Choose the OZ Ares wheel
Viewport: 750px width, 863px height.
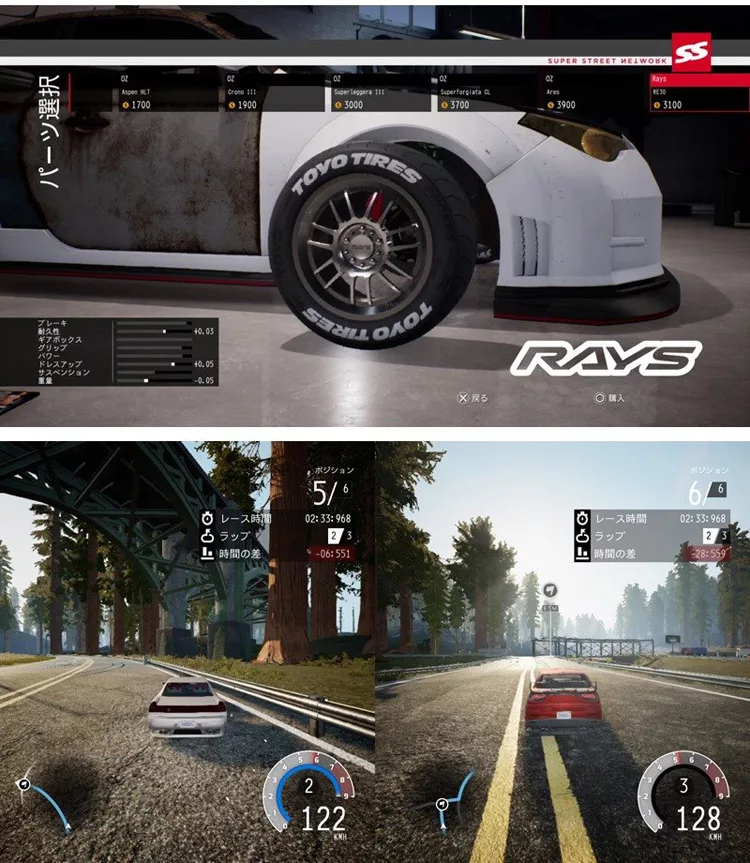click(x=593, y=91)
